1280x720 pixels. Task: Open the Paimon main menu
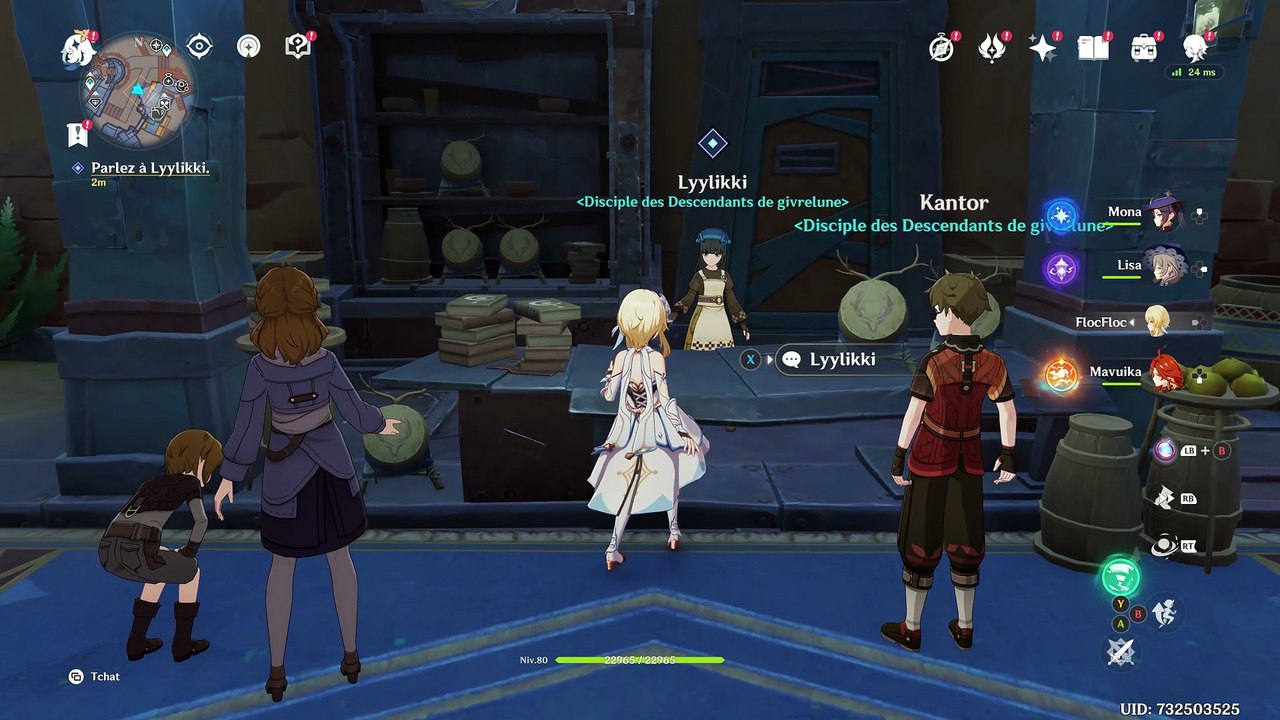tap(77, 48)
